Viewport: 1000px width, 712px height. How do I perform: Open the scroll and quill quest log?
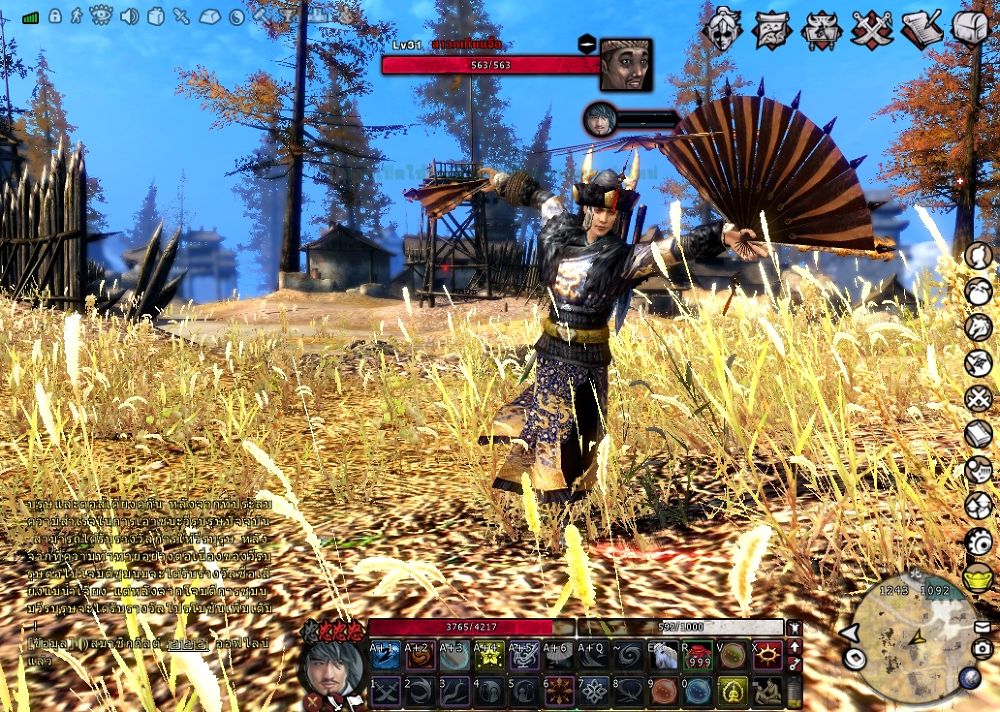coord(921,29)
